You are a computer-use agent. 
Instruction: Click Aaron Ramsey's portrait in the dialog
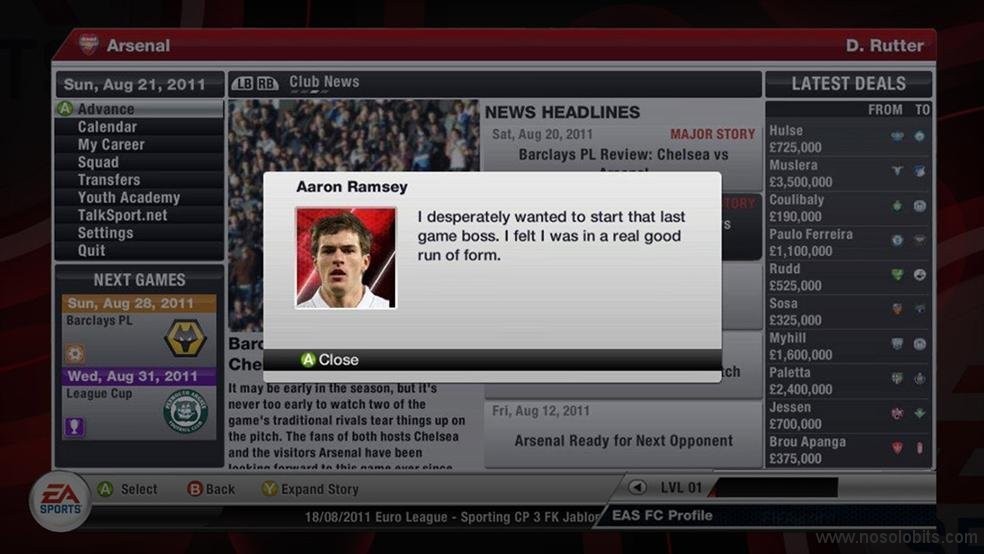[x=345, y=257]
